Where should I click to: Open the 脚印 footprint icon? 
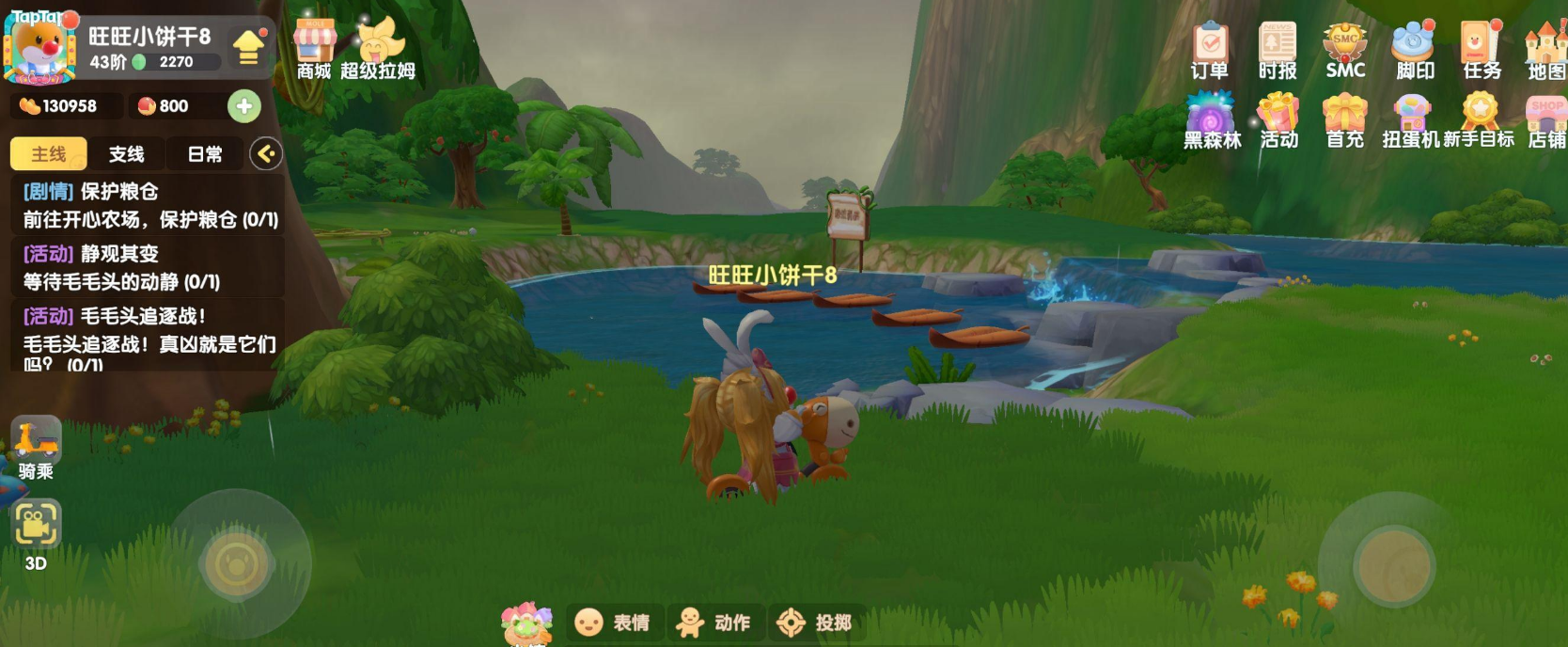(x=1414, y=49)
